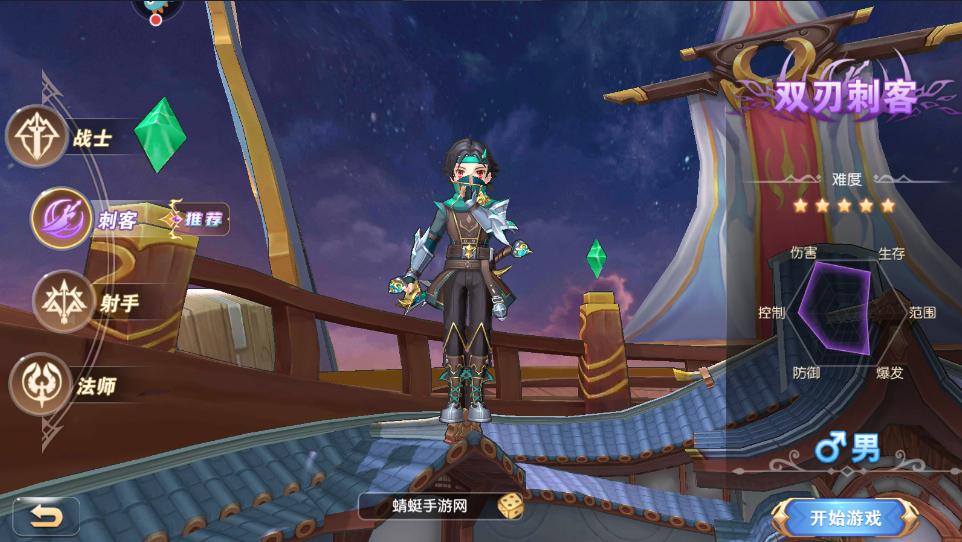The height and width of the screenshot is (542, 962).
Task: Choose the 刺客 assassin class
Action: coord(64,218)
